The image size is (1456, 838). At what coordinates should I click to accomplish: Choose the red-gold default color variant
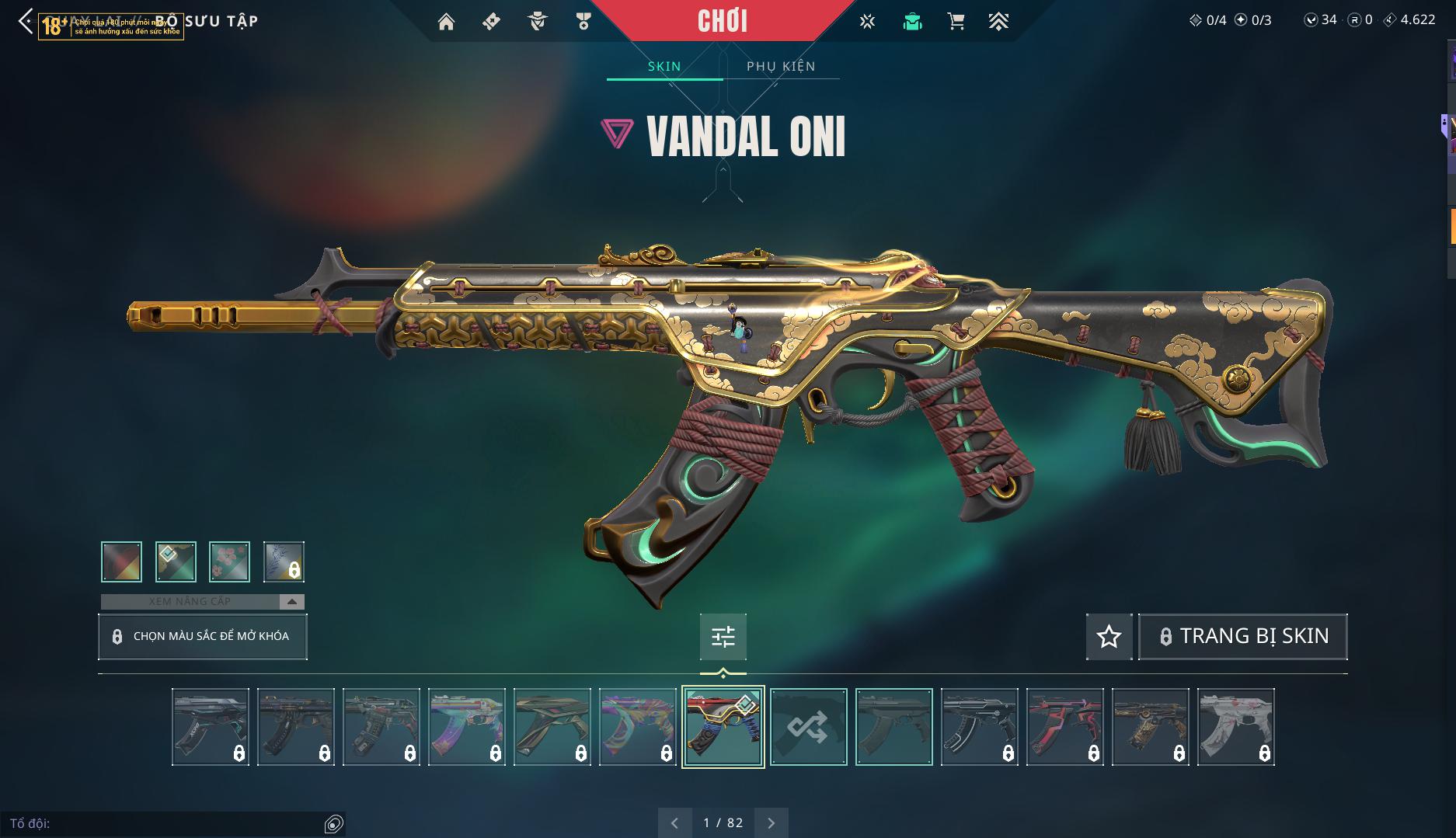(121, 562)
